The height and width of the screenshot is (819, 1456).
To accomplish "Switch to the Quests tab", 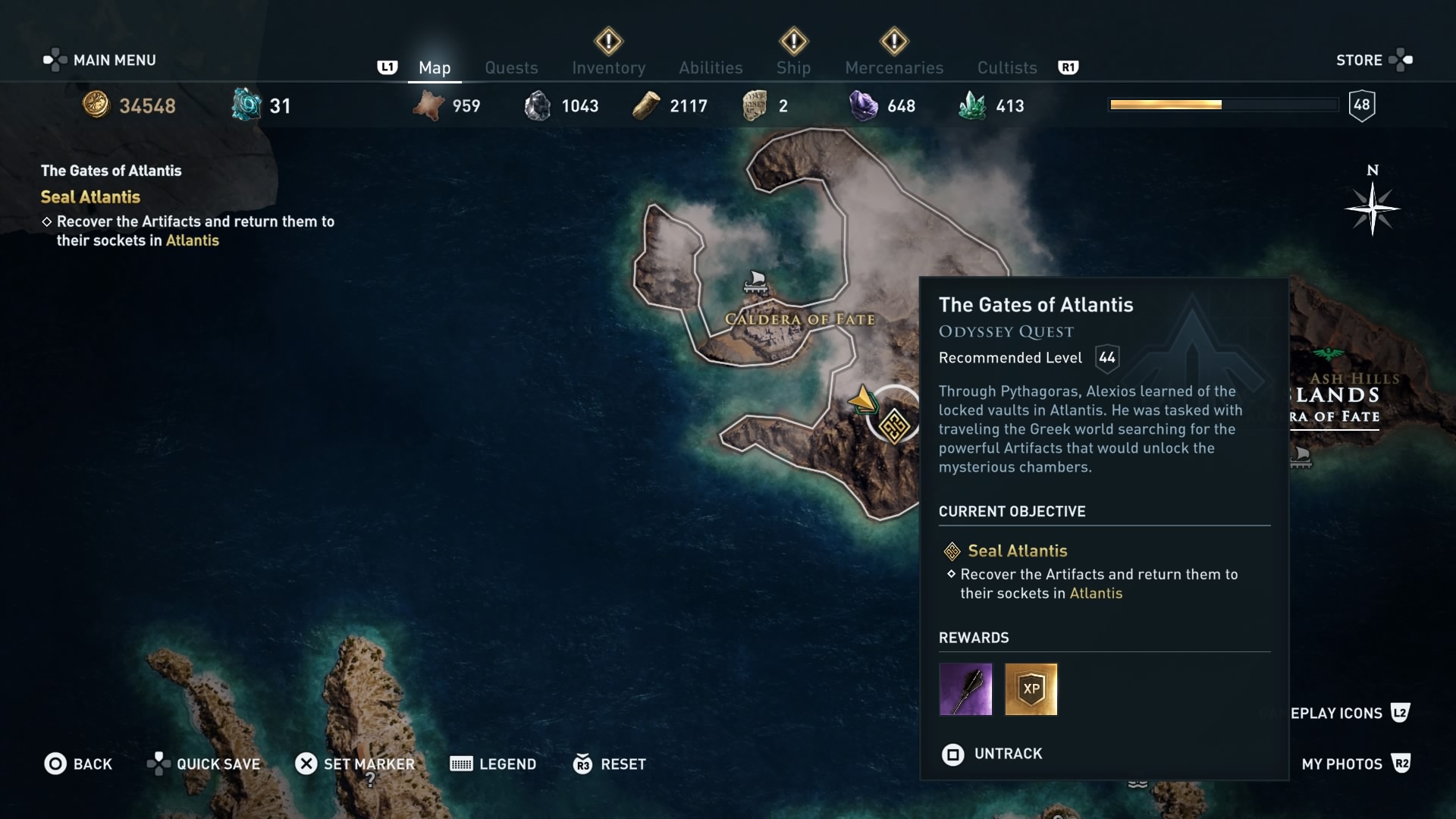I will click(511, 67).
